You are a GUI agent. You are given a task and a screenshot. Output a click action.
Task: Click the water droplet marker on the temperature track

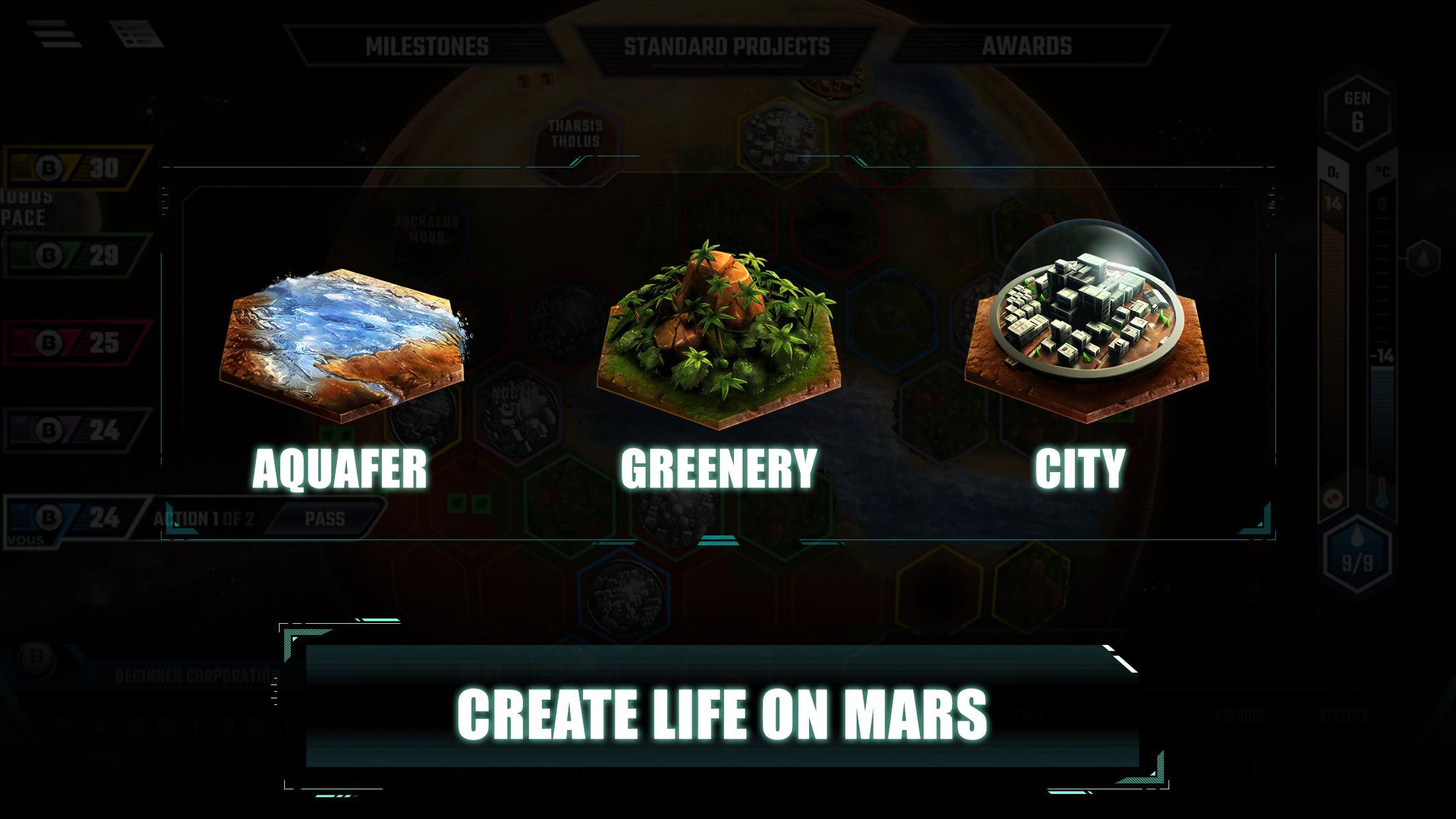1423,257
